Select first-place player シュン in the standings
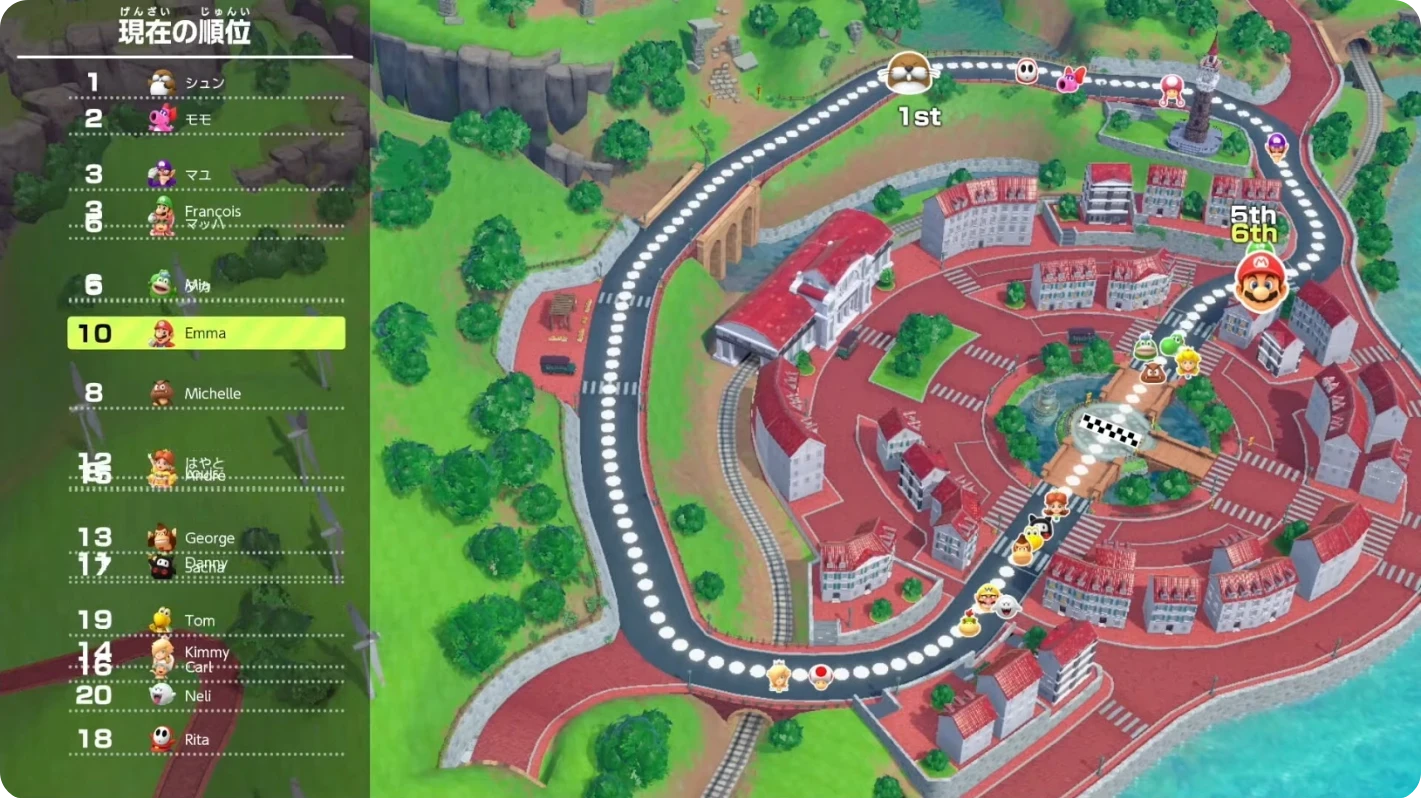This screenshot has width=1421, height=798. tap(205, 82)
